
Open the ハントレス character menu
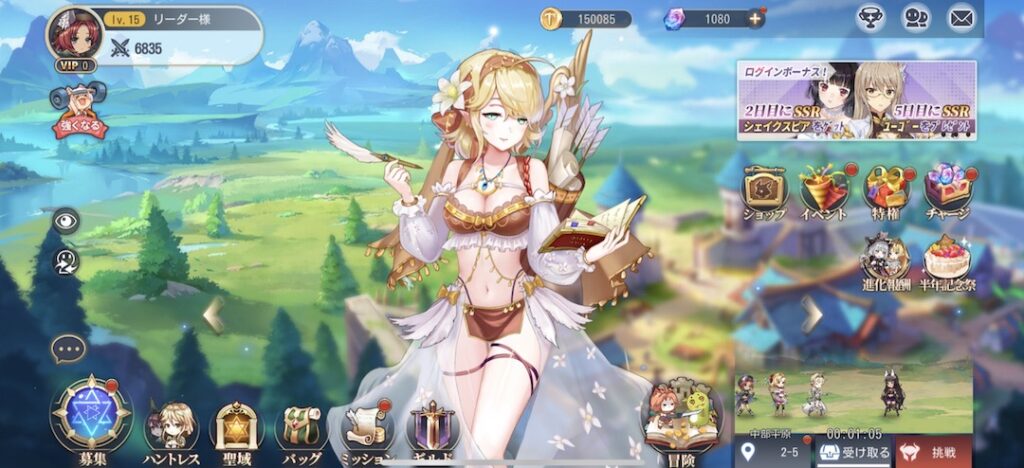[x=170, y=427]
